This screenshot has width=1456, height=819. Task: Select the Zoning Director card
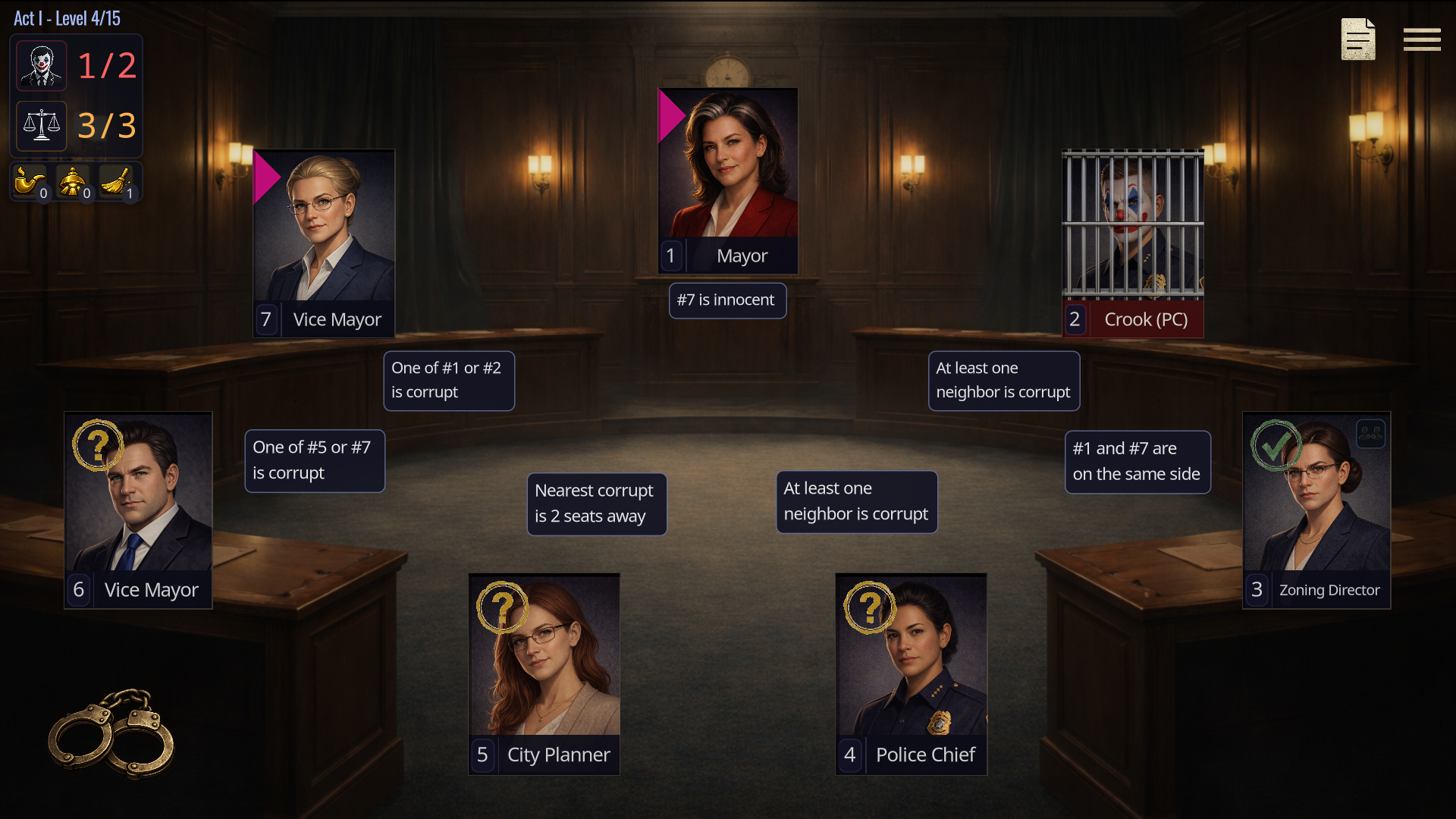point(1316,510)
